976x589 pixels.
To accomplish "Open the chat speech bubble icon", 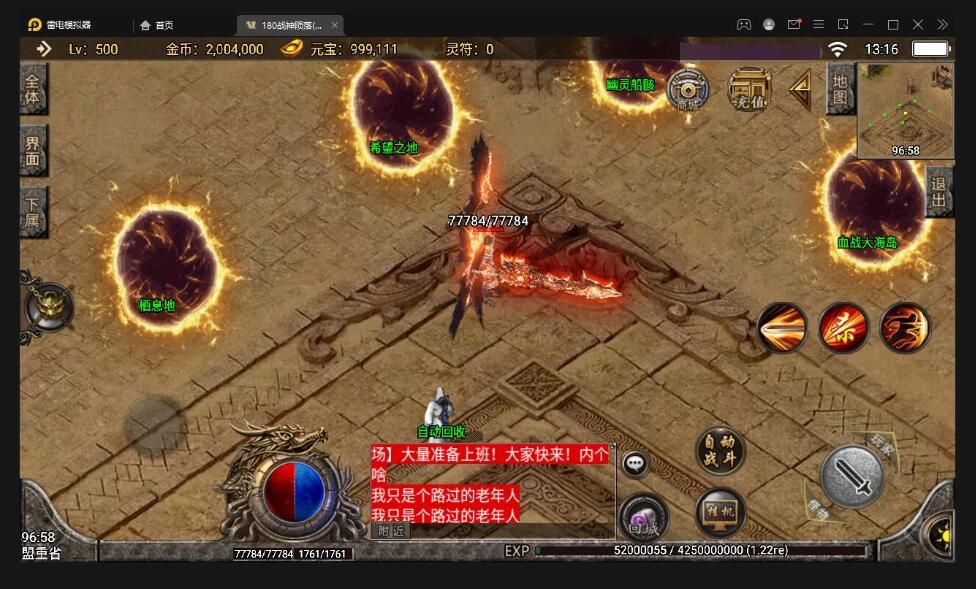I will (x=635, y=464).
